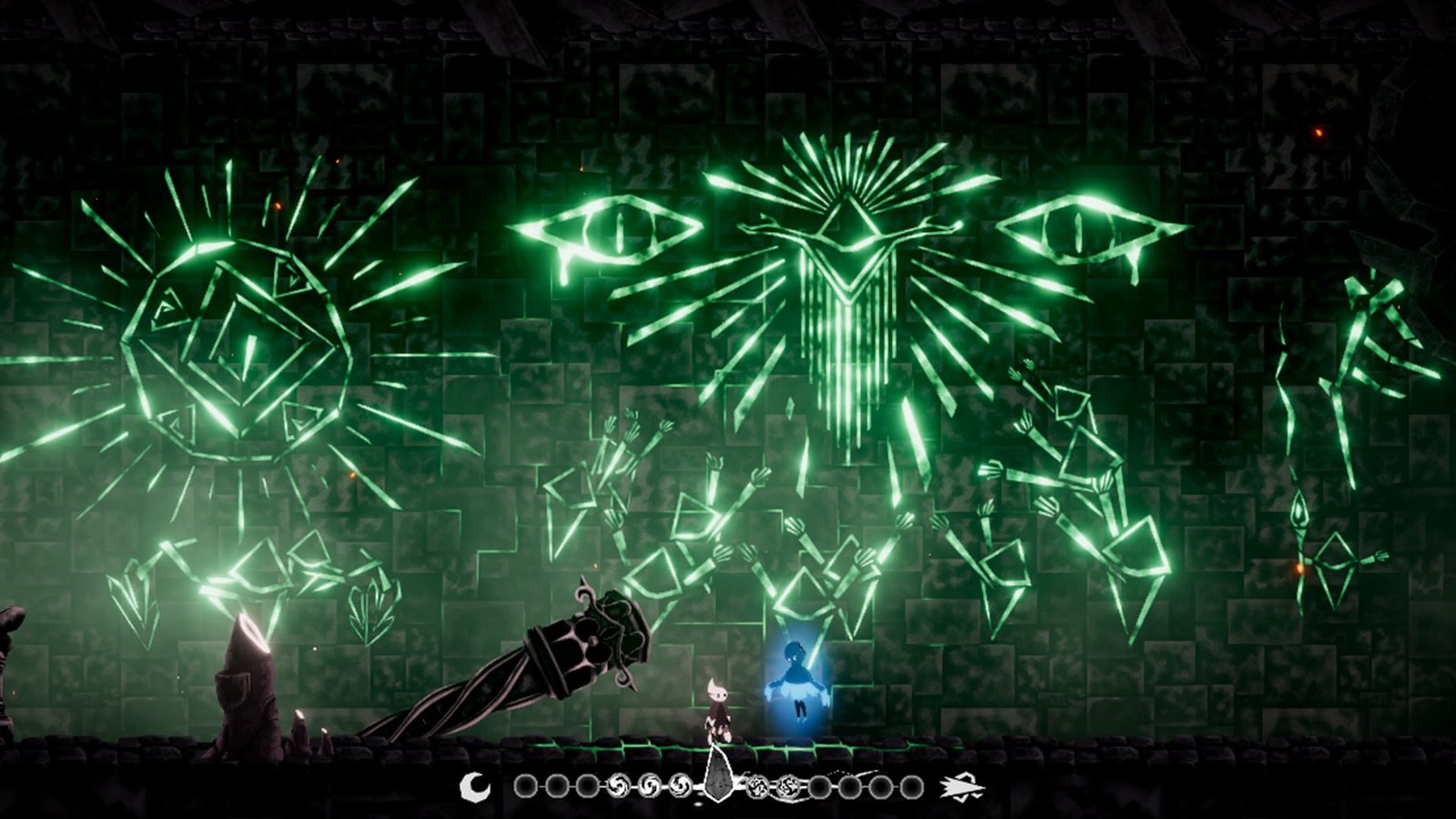Screen dimensions: 1456x819
Task: Click the central crystal shard on the HUD
Action: point(718,781)
